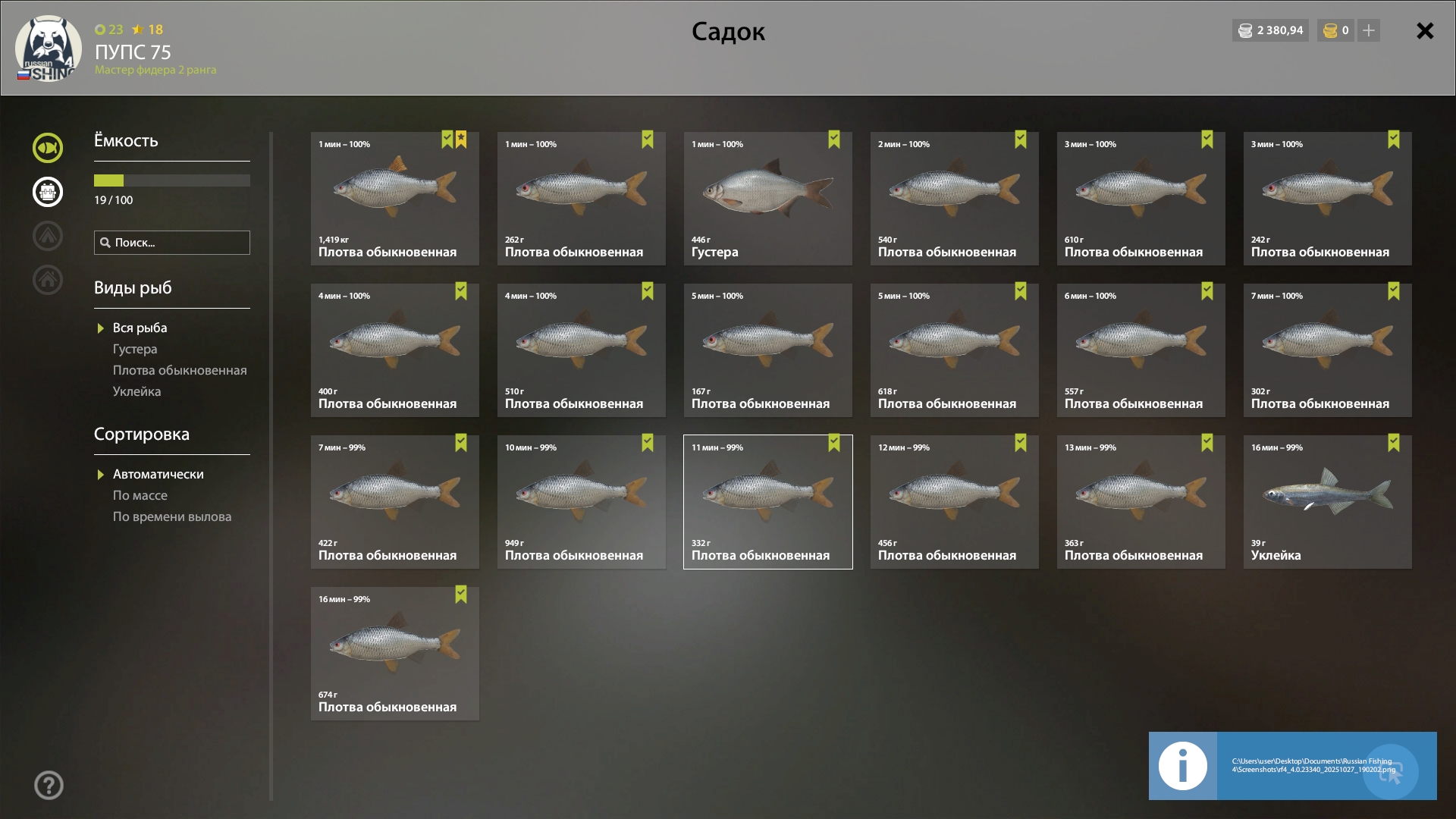The width and height of the screenshot is (1456, 819).
Task: Sort fish by mass (По массе)
Action: (x=140, y=495)
